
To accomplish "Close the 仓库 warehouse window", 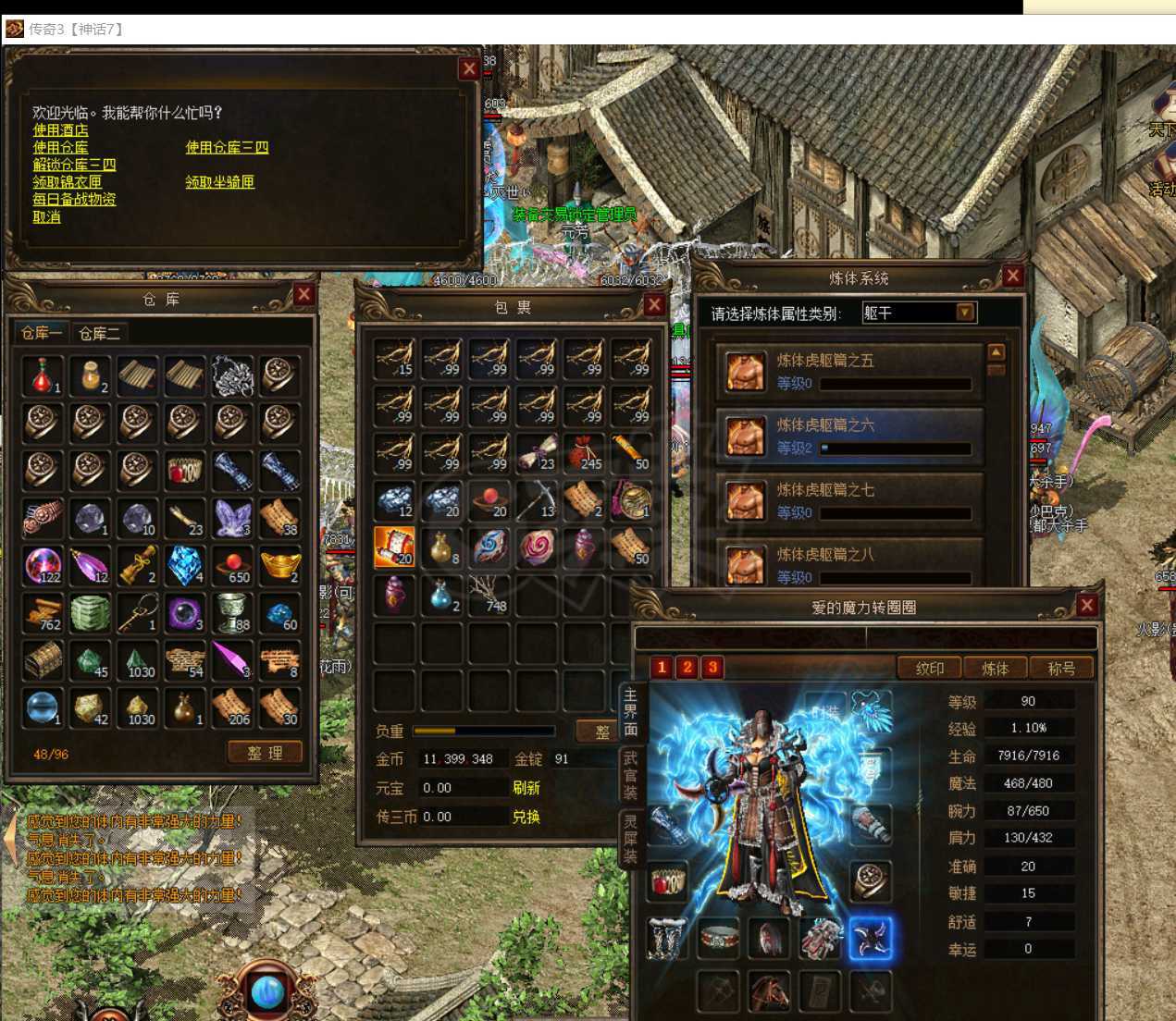I will click(x=303, y=295).
